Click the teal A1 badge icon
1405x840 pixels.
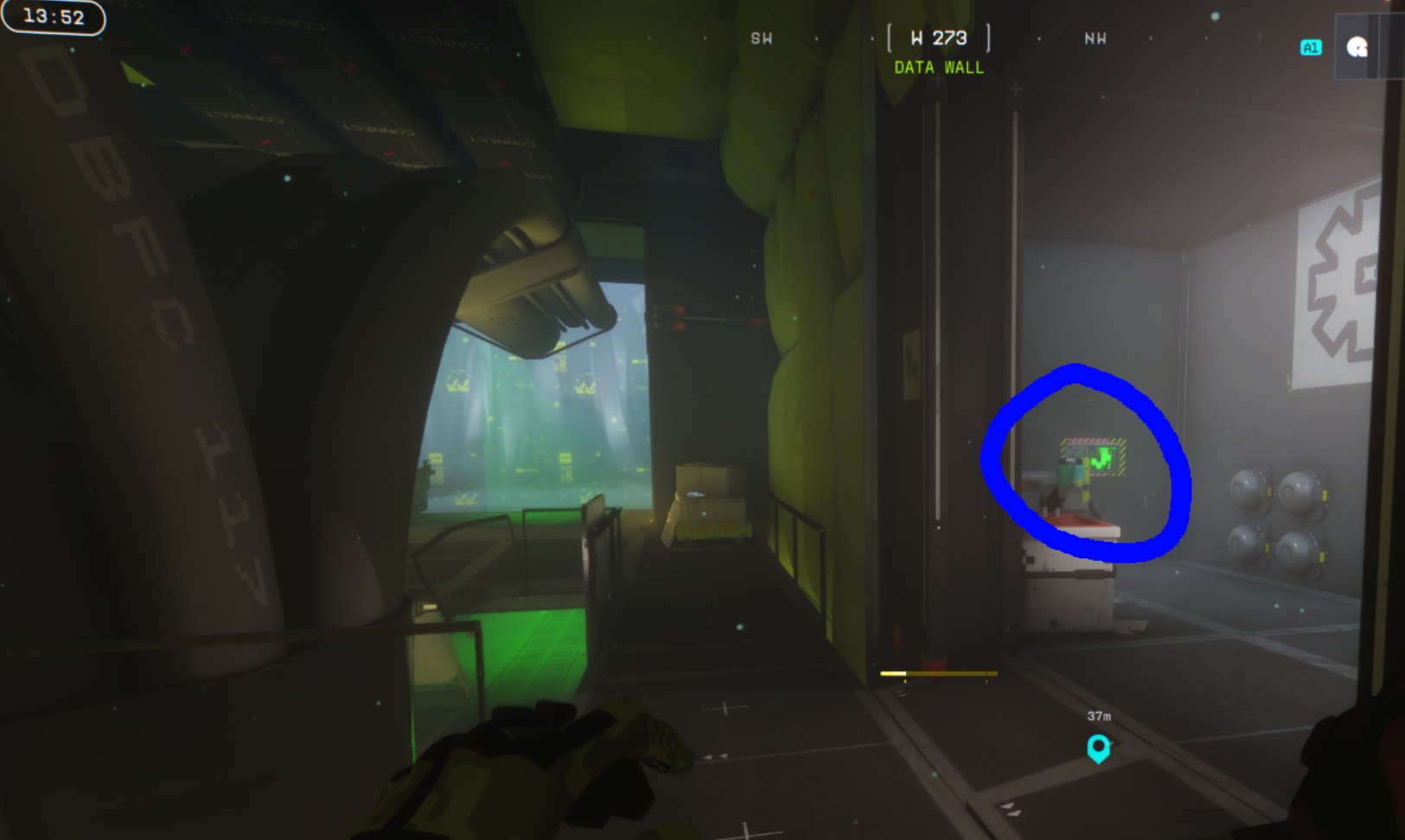[x=1311, y=48]
